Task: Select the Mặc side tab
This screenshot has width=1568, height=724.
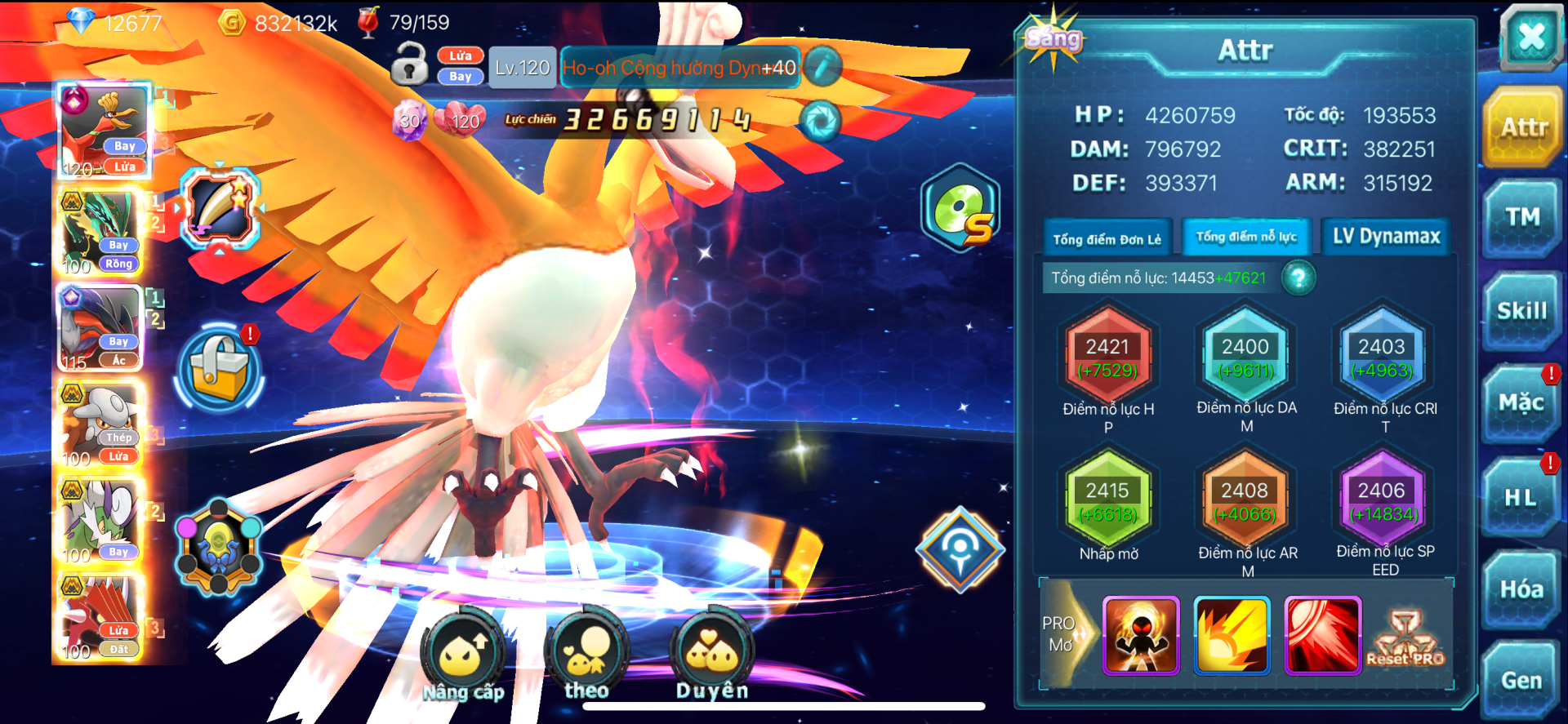Action: (x=1521, y=403)
